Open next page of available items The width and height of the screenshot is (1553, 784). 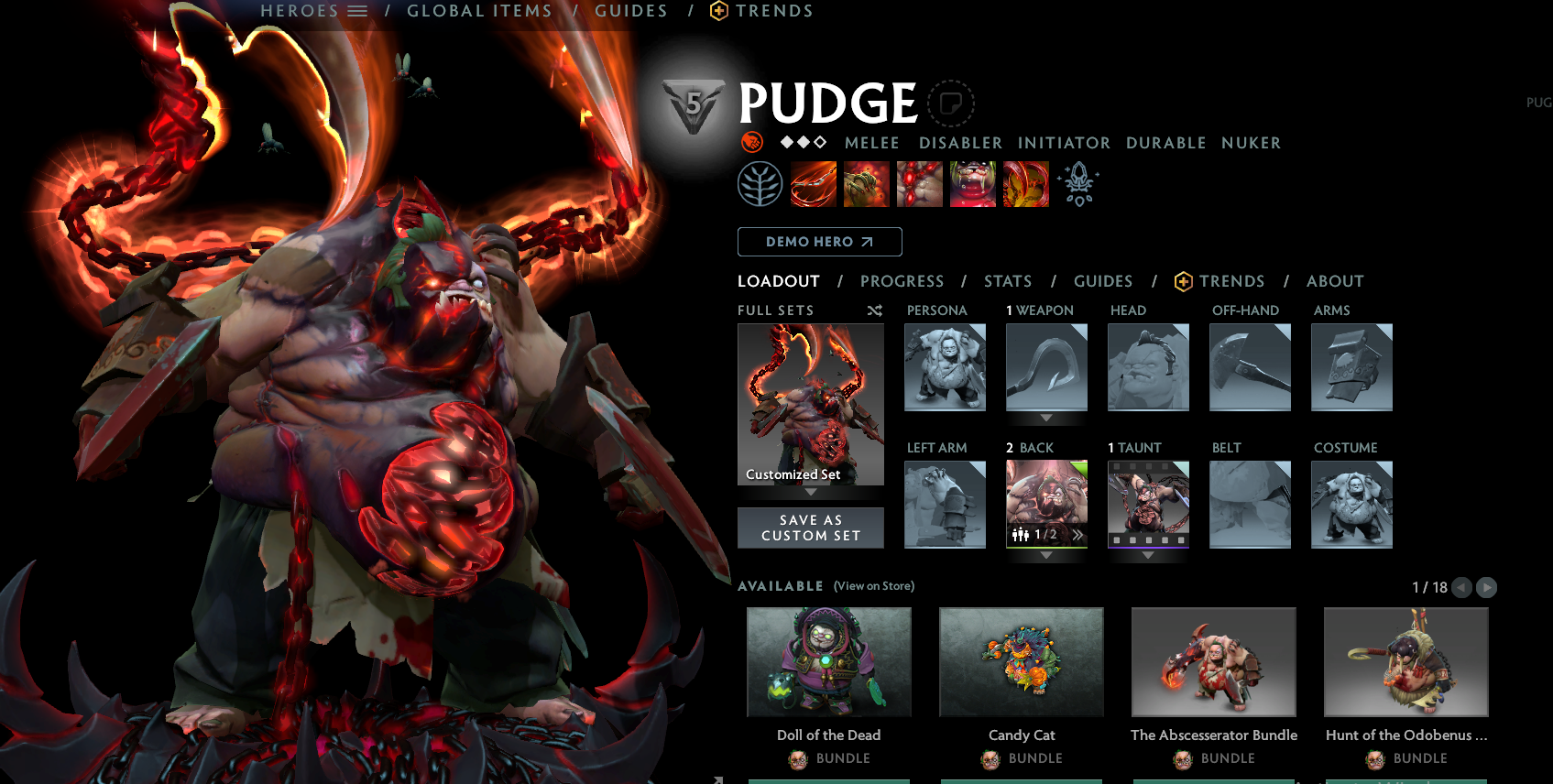point(1487,587)
